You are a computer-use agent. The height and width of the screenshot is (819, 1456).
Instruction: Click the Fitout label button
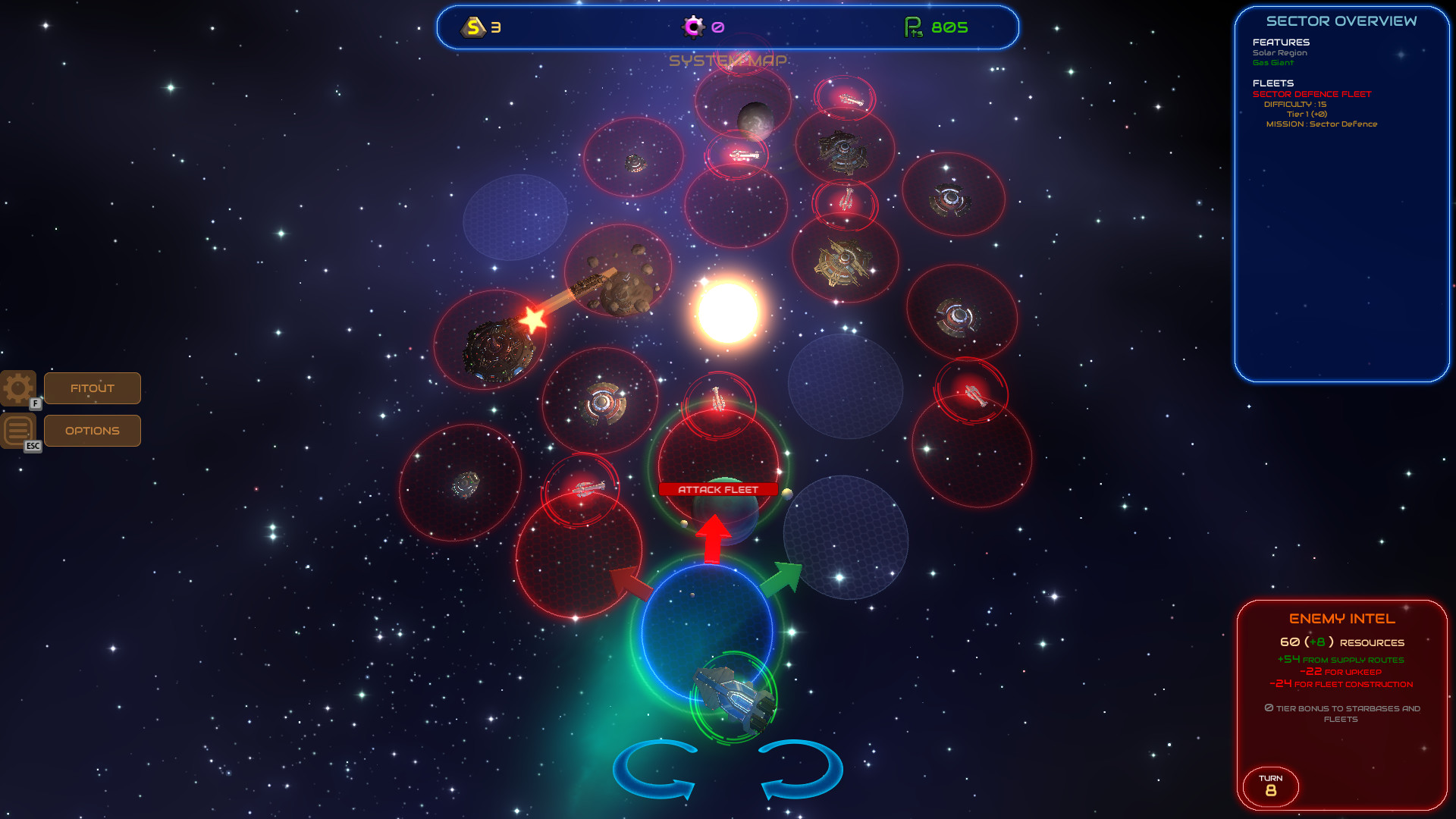click(x=92, y=388)
